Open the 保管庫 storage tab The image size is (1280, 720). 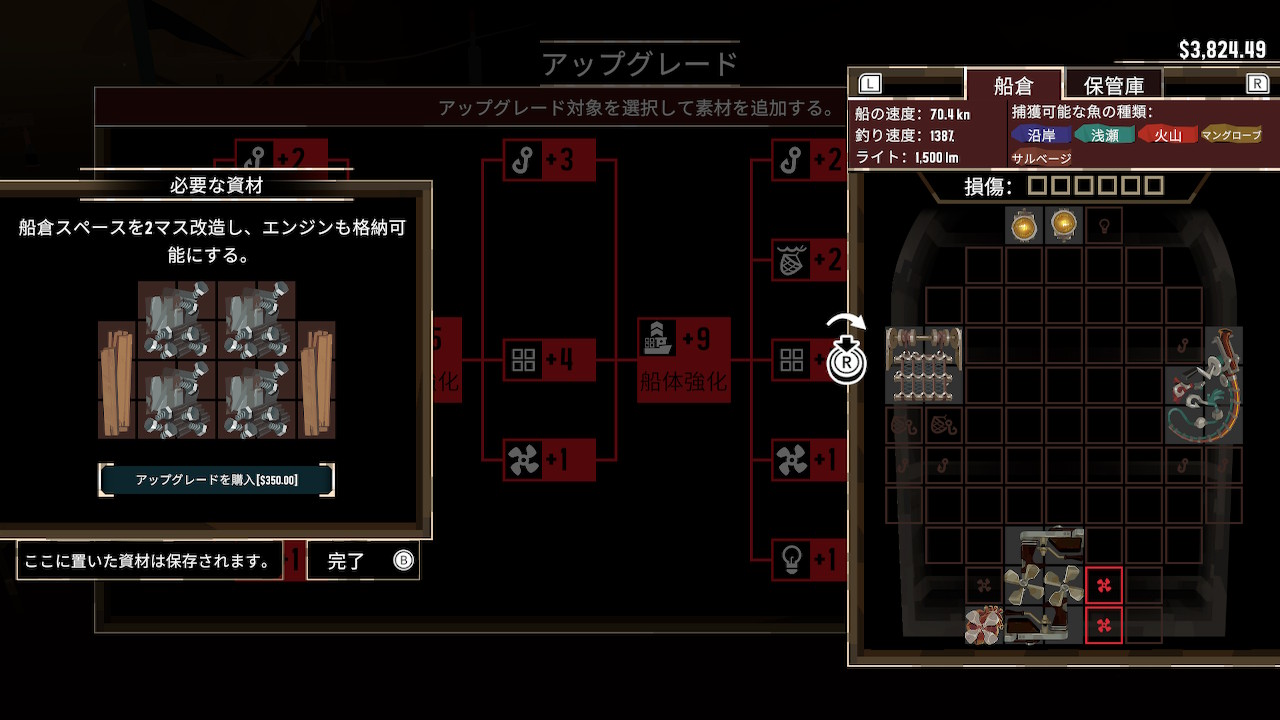click(1111, 85)
